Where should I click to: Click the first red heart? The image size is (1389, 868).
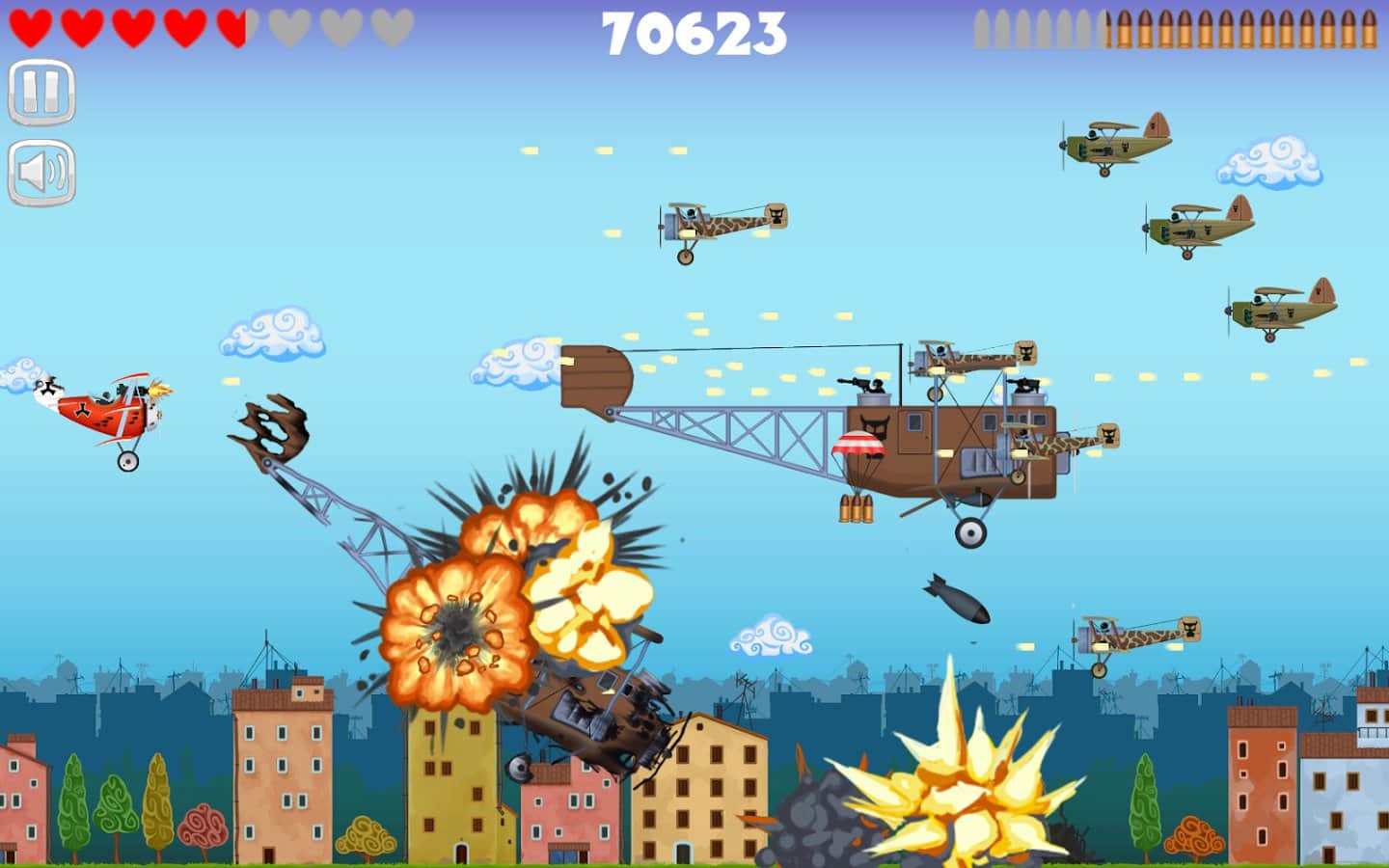point(31,24)
